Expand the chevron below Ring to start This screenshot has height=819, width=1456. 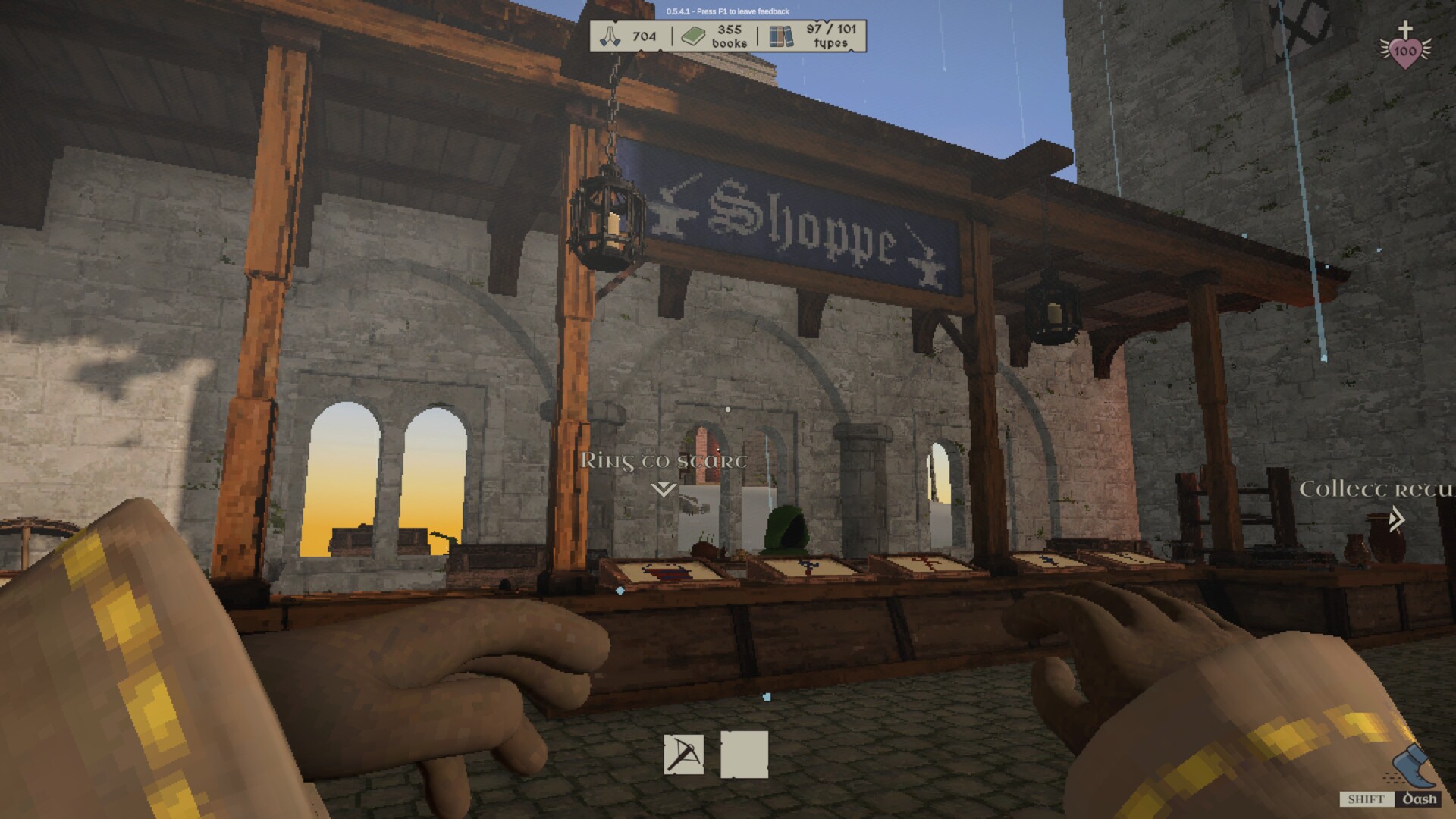(x=662, y=489)
